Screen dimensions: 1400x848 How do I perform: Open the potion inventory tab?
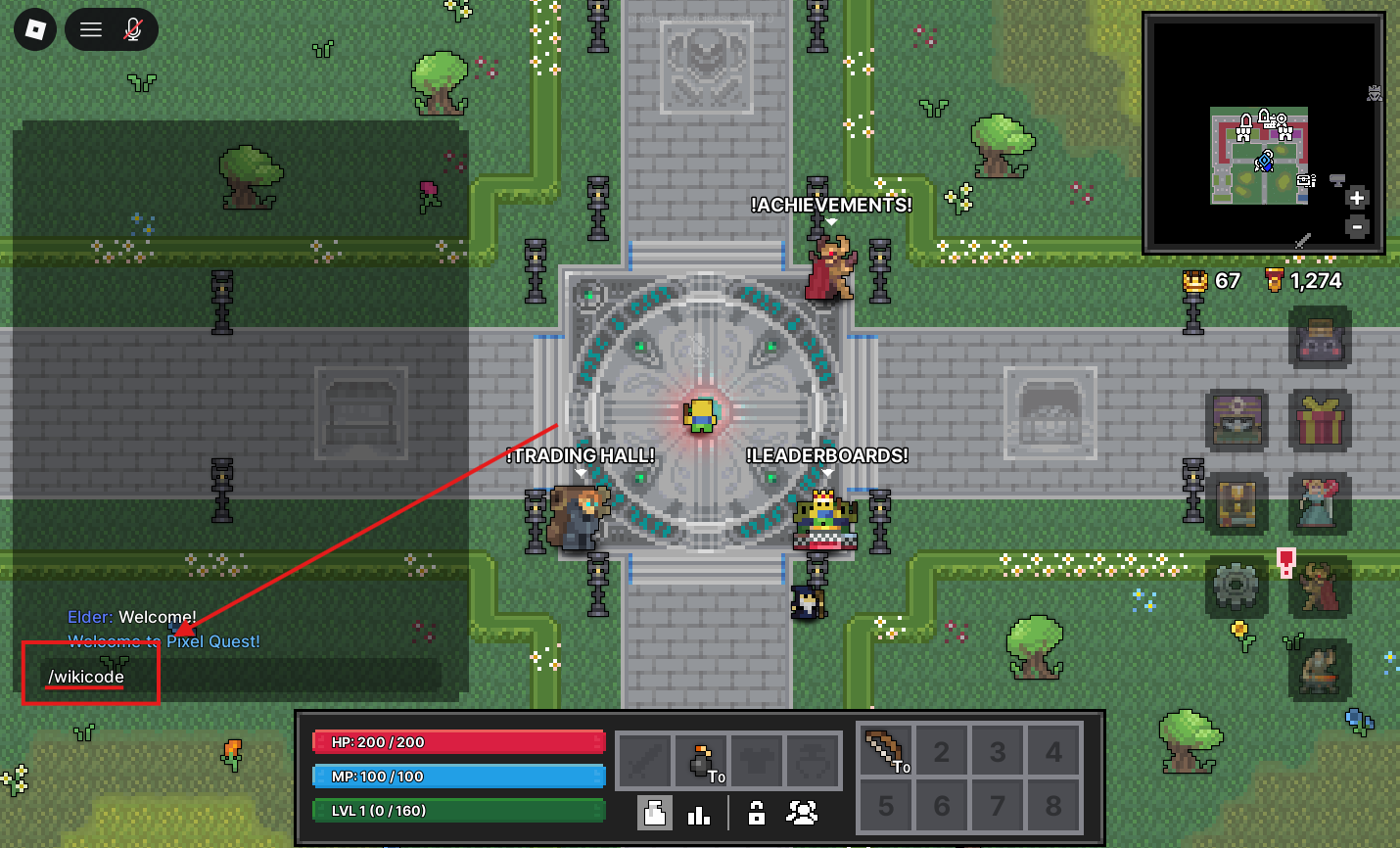click(655, 813)
